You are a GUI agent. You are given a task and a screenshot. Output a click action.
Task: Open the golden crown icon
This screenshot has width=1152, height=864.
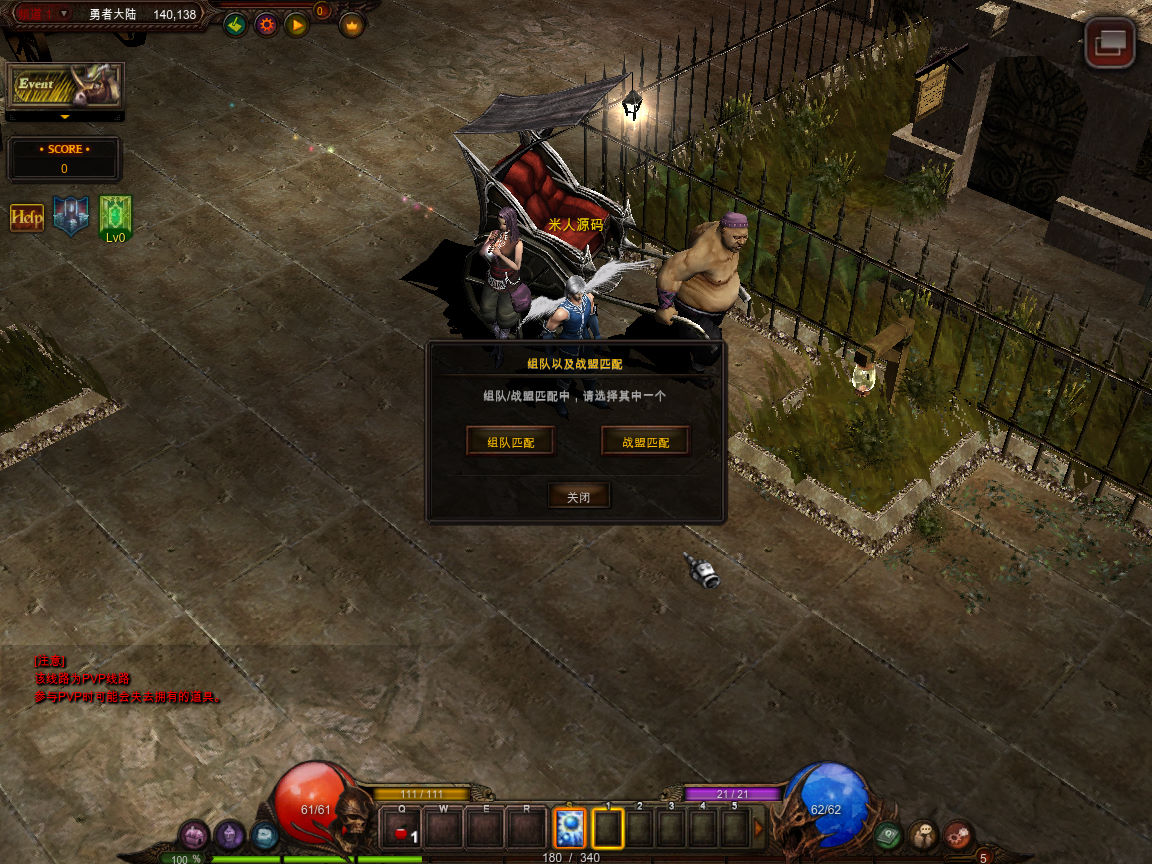pos(351,25)
